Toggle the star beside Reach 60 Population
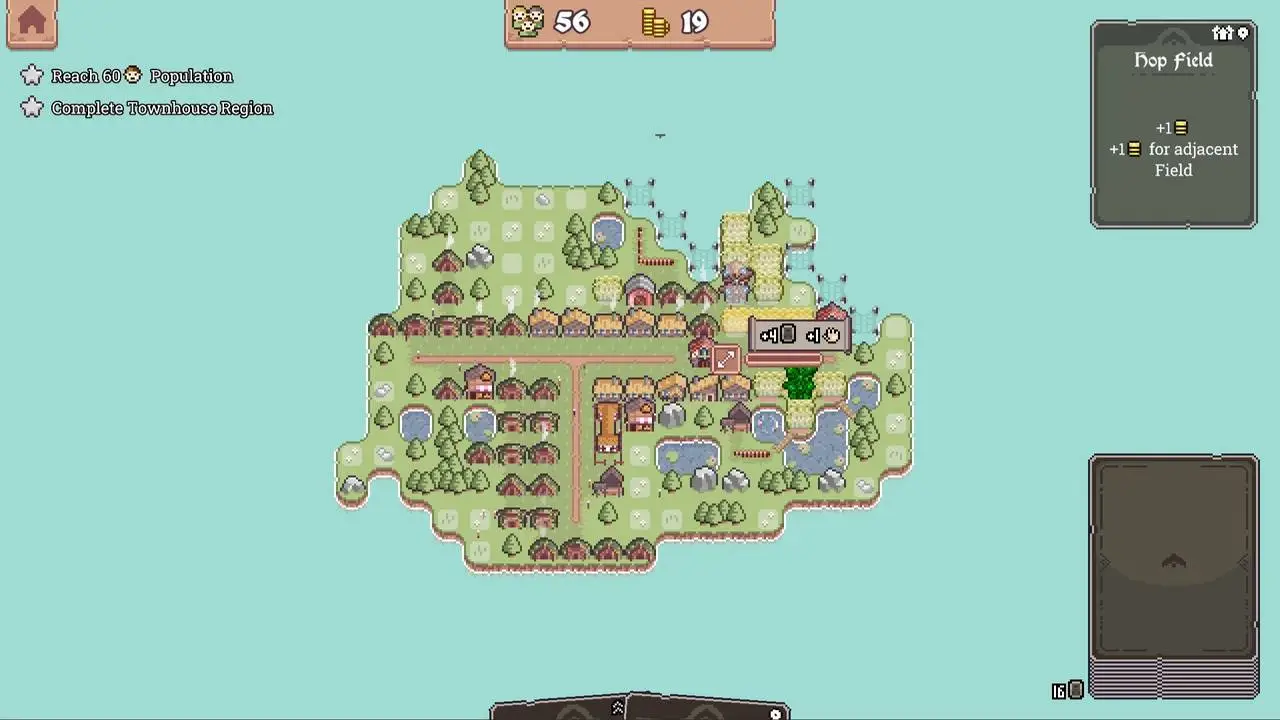1280x720 pixels. tap(32, 75)
